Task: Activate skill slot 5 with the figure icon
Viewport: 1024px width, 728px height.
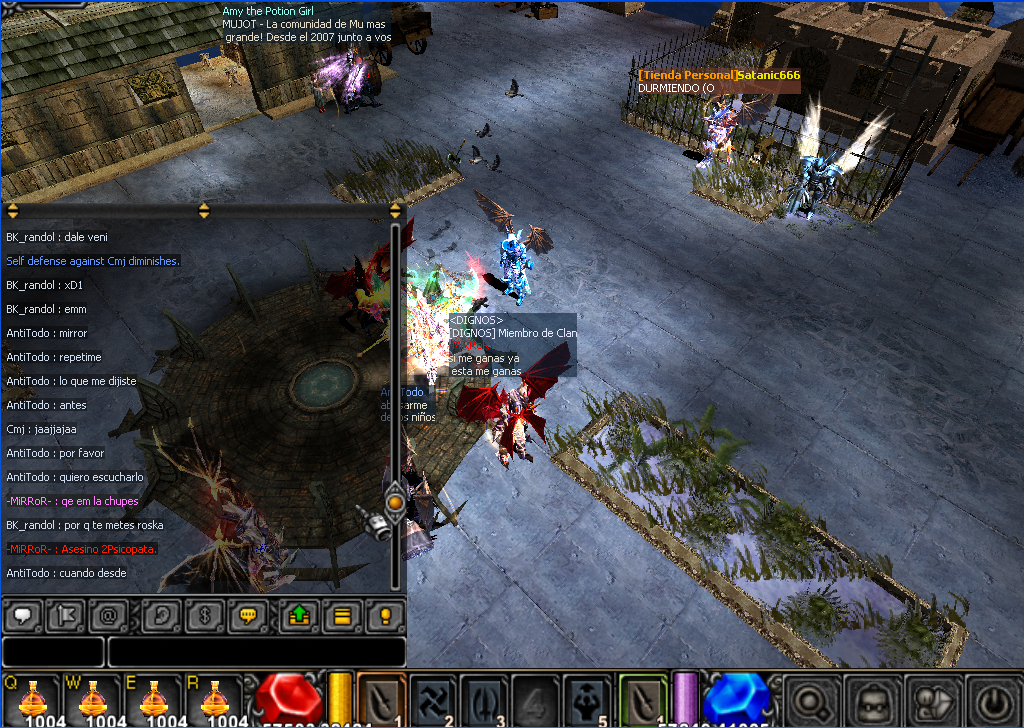Action: click(588, 699)
